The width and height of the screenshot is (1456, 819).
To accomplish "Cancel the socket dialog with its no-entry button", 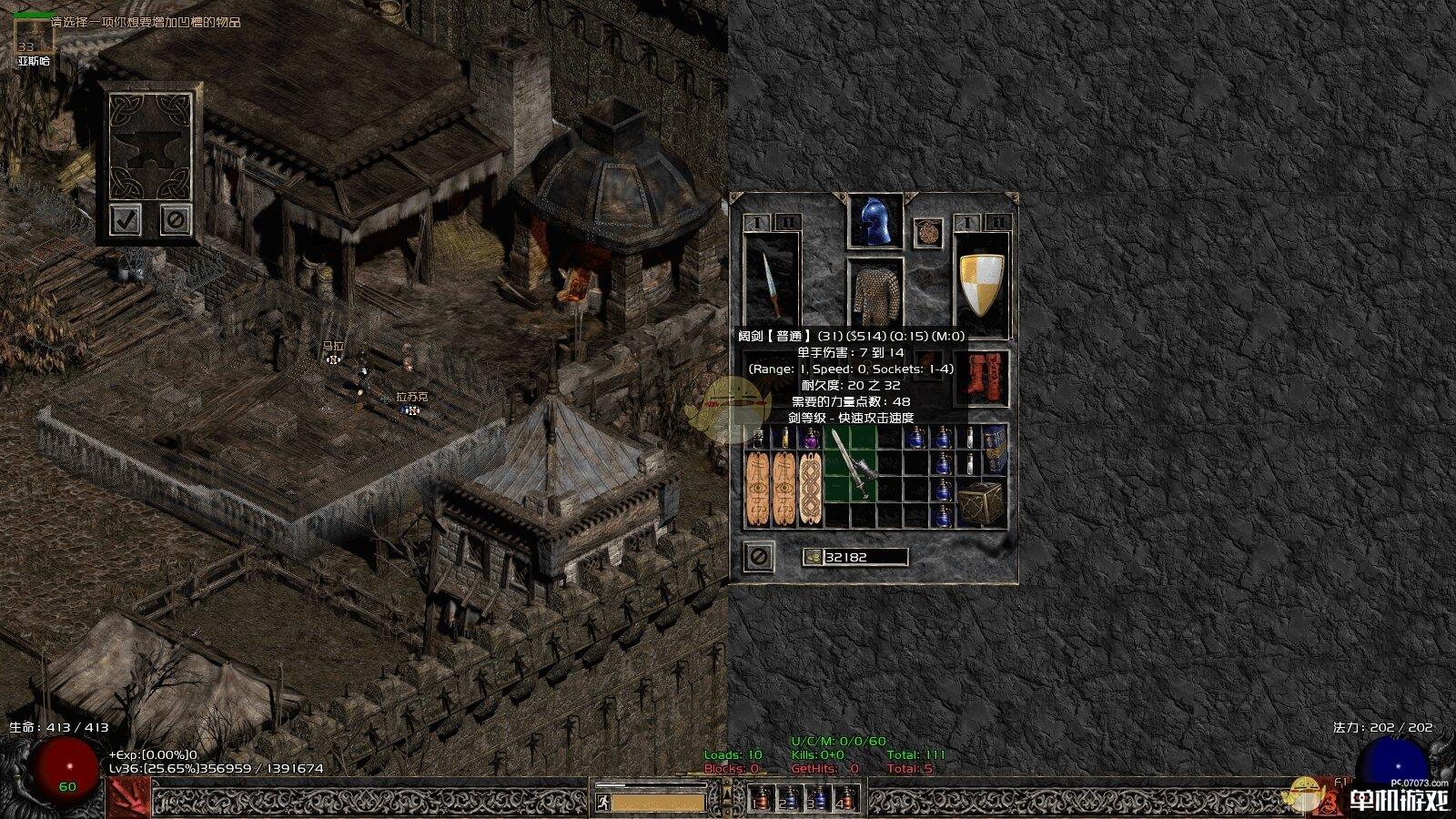I will 176,219.
